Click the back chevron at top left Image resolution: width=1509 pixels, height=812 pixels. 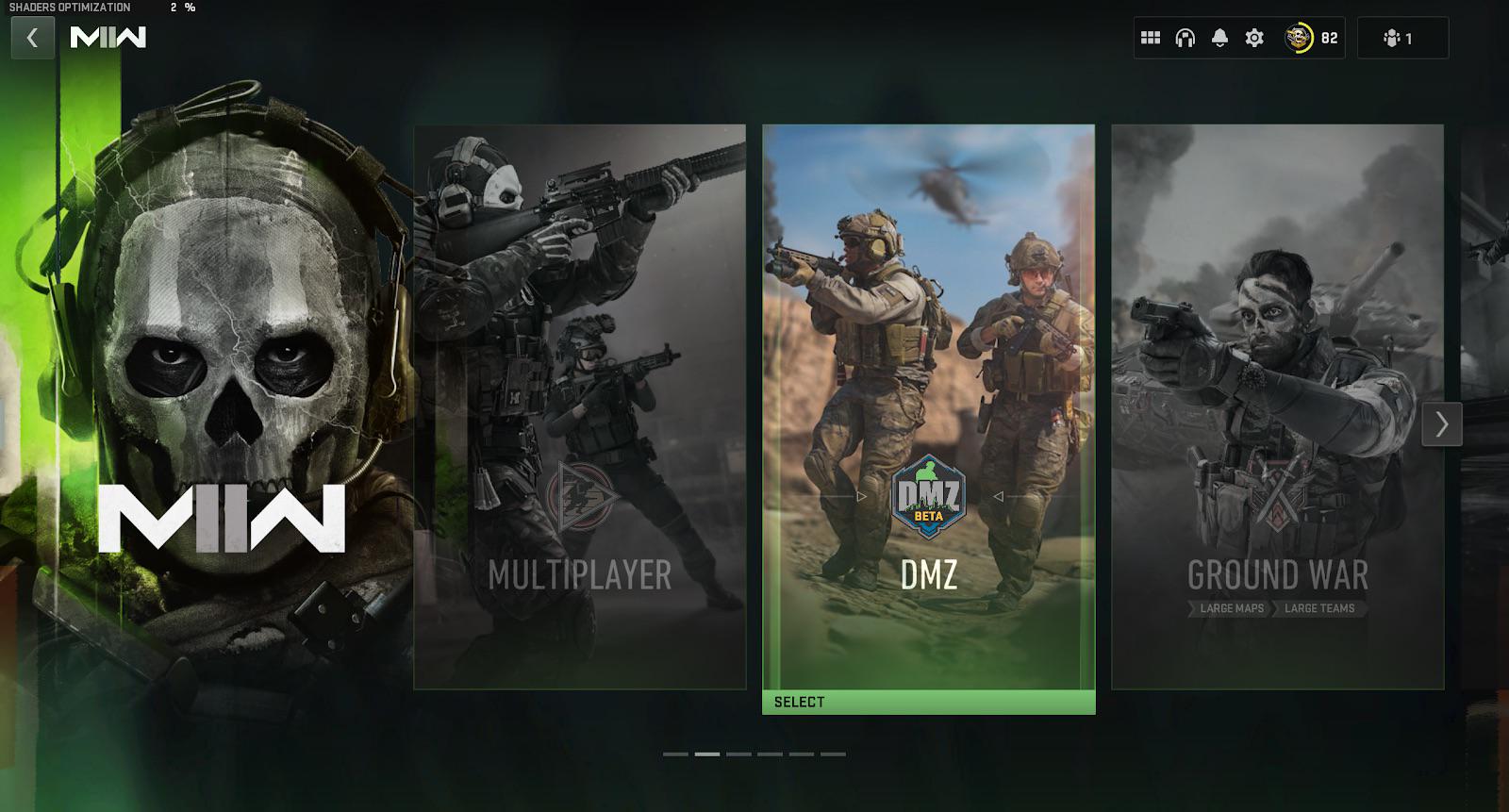coord(32,38)
